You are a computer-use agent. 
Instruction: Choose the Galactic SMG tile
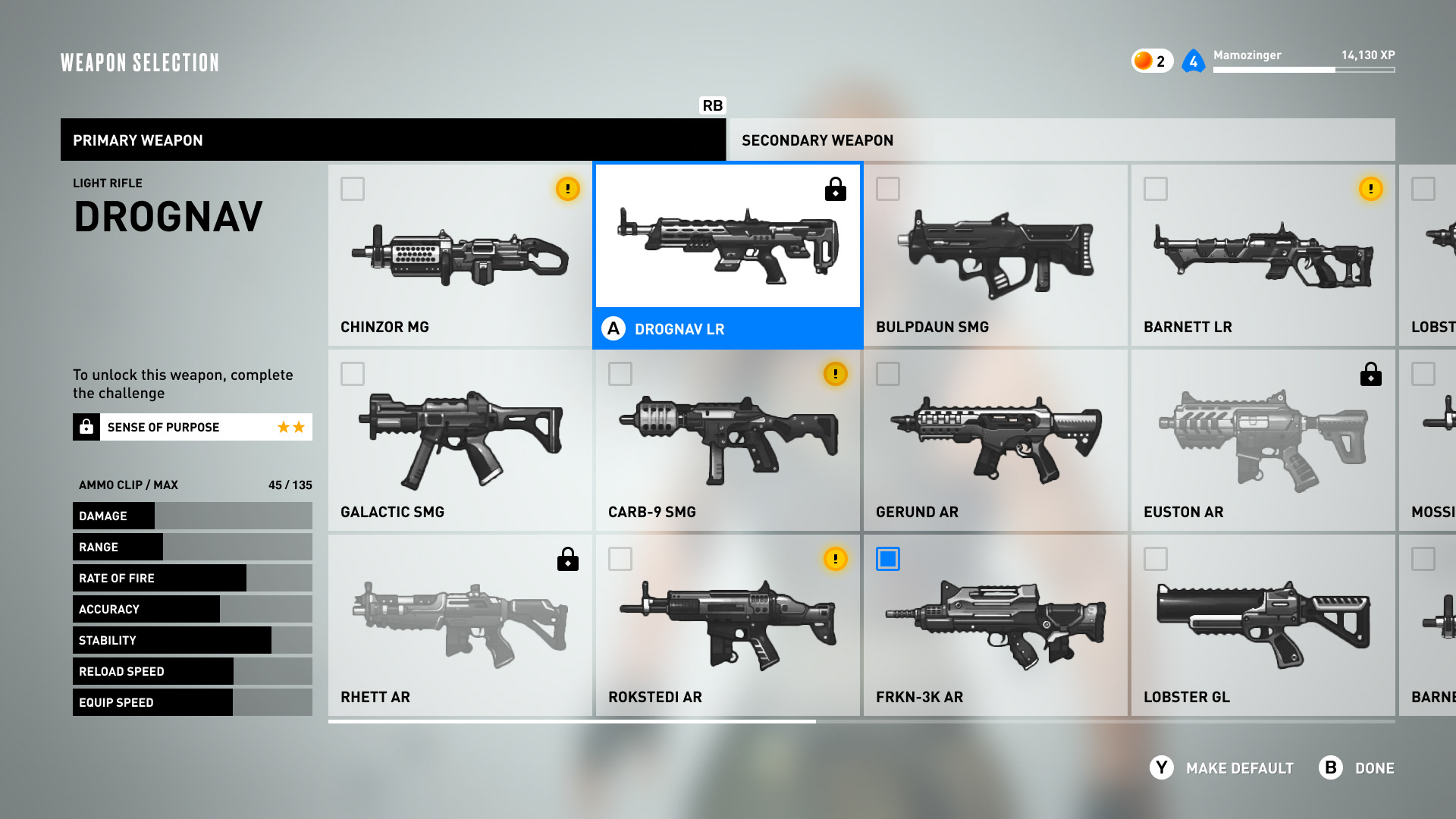pos(460,441)
